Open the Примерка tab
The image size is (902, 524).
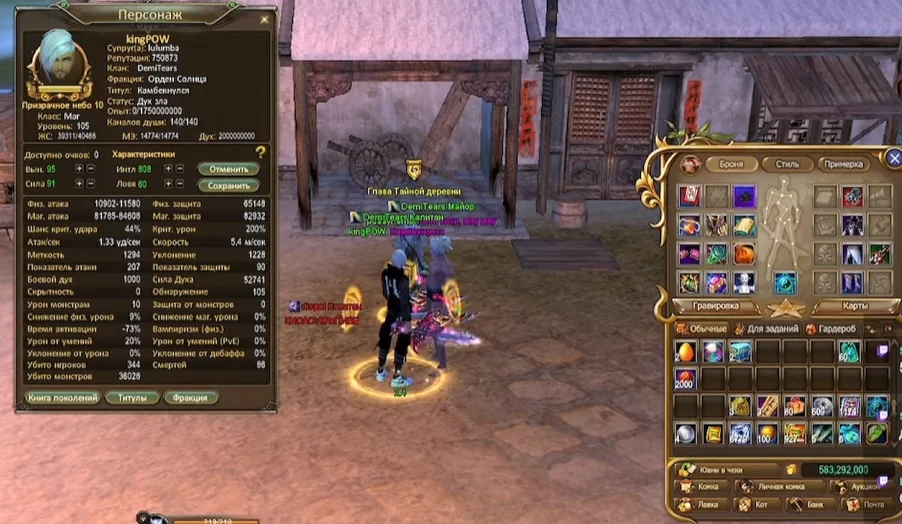[x=844, y=164]
